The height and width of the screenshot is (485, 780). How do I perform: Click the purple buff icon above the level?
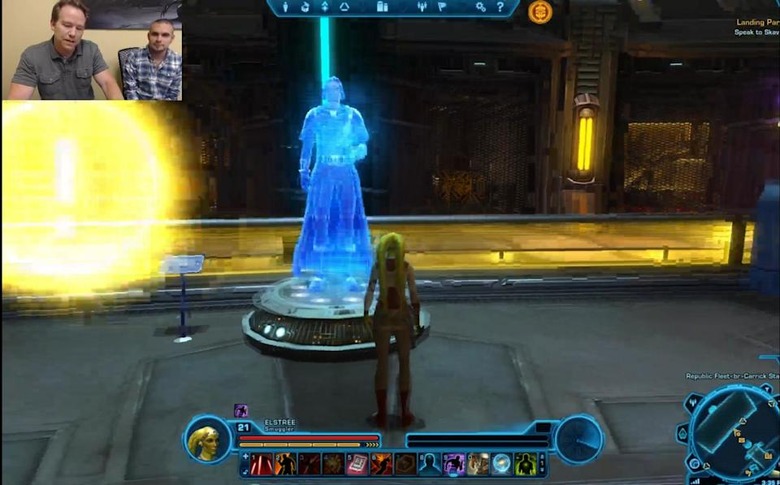click(x=241, y=410)
